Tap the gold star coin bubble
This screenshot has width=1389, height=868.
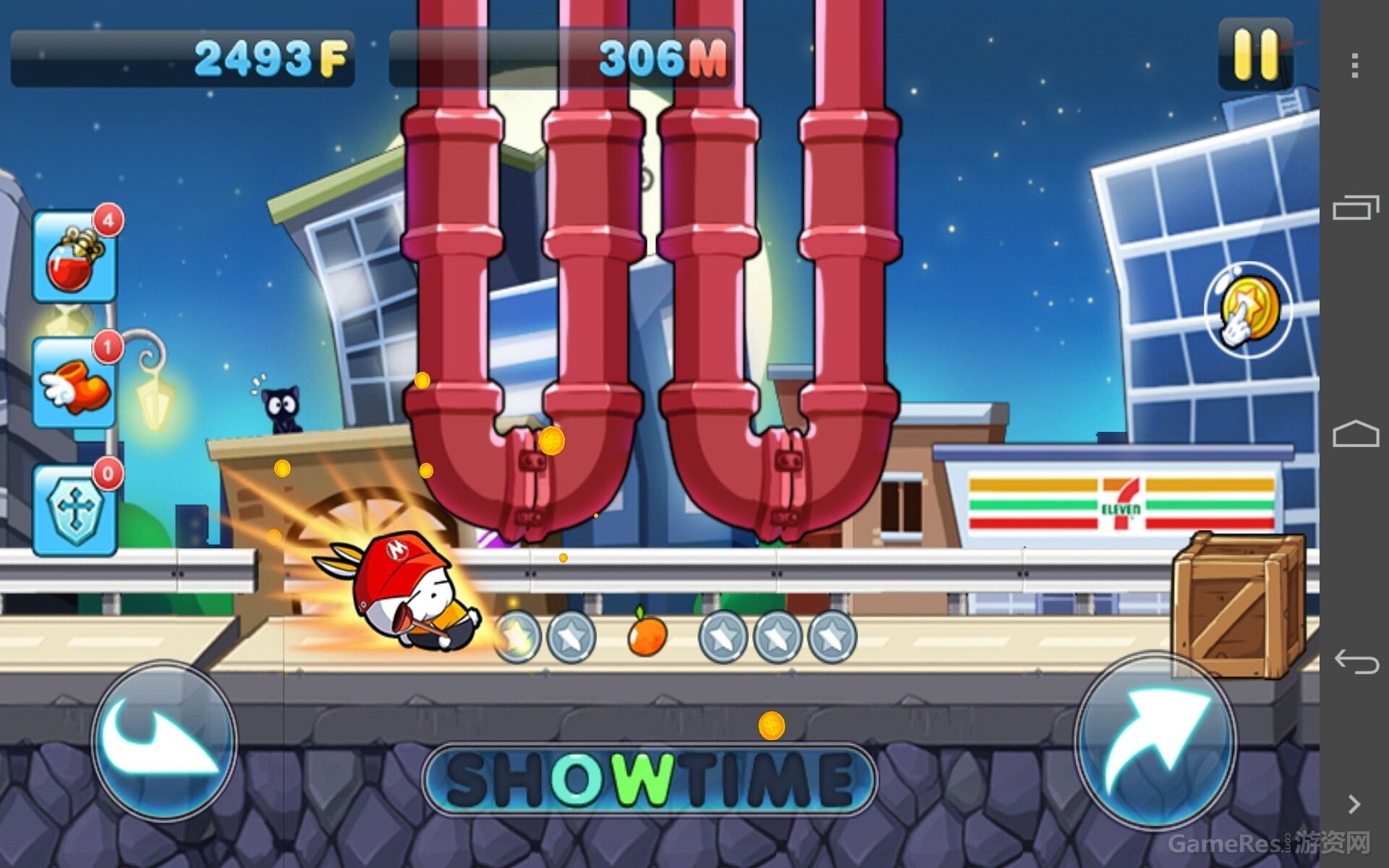tap(1247, 310)
